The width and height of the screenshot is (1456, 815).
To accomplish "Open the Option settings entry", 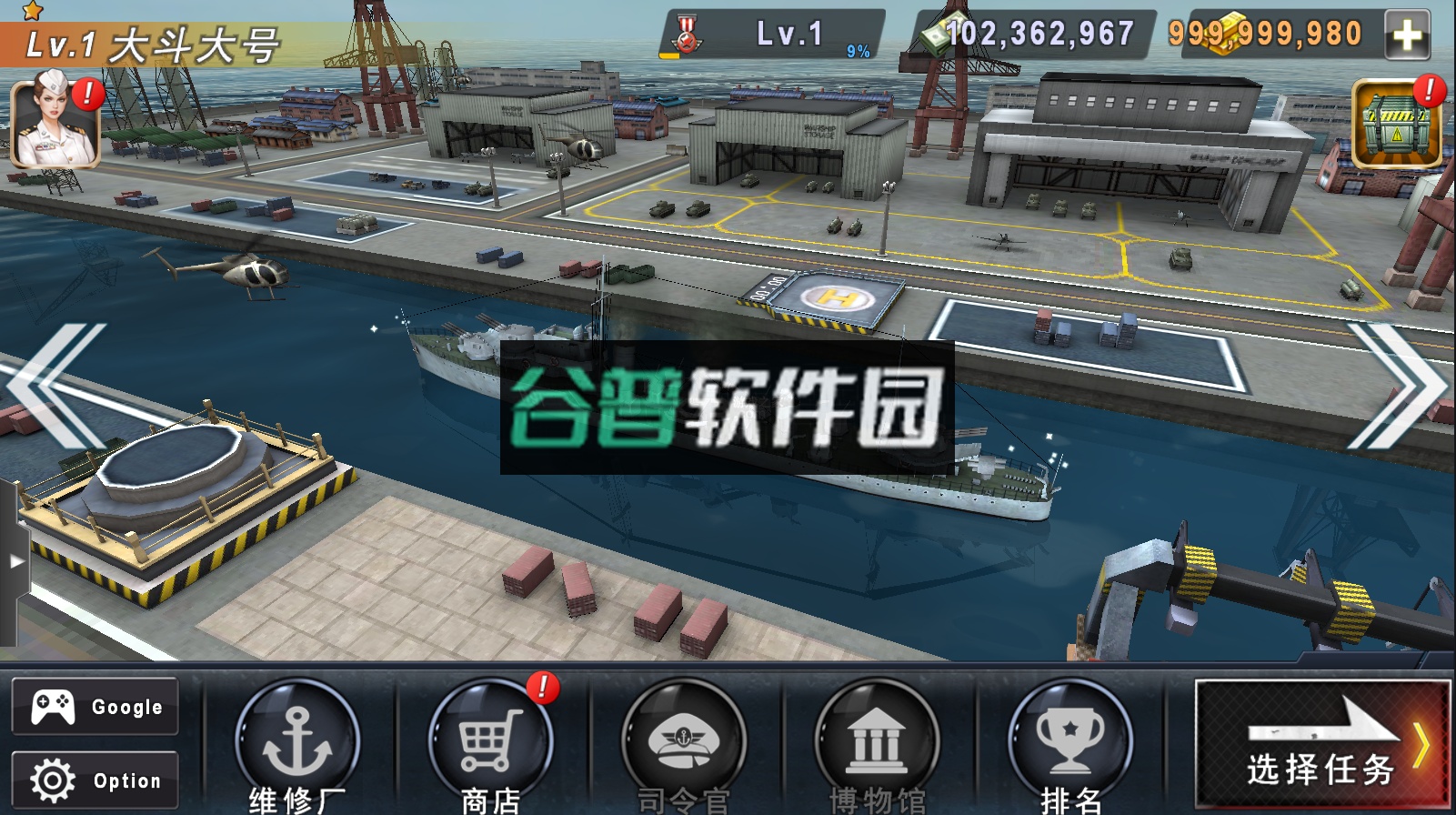I will [94, 780].
